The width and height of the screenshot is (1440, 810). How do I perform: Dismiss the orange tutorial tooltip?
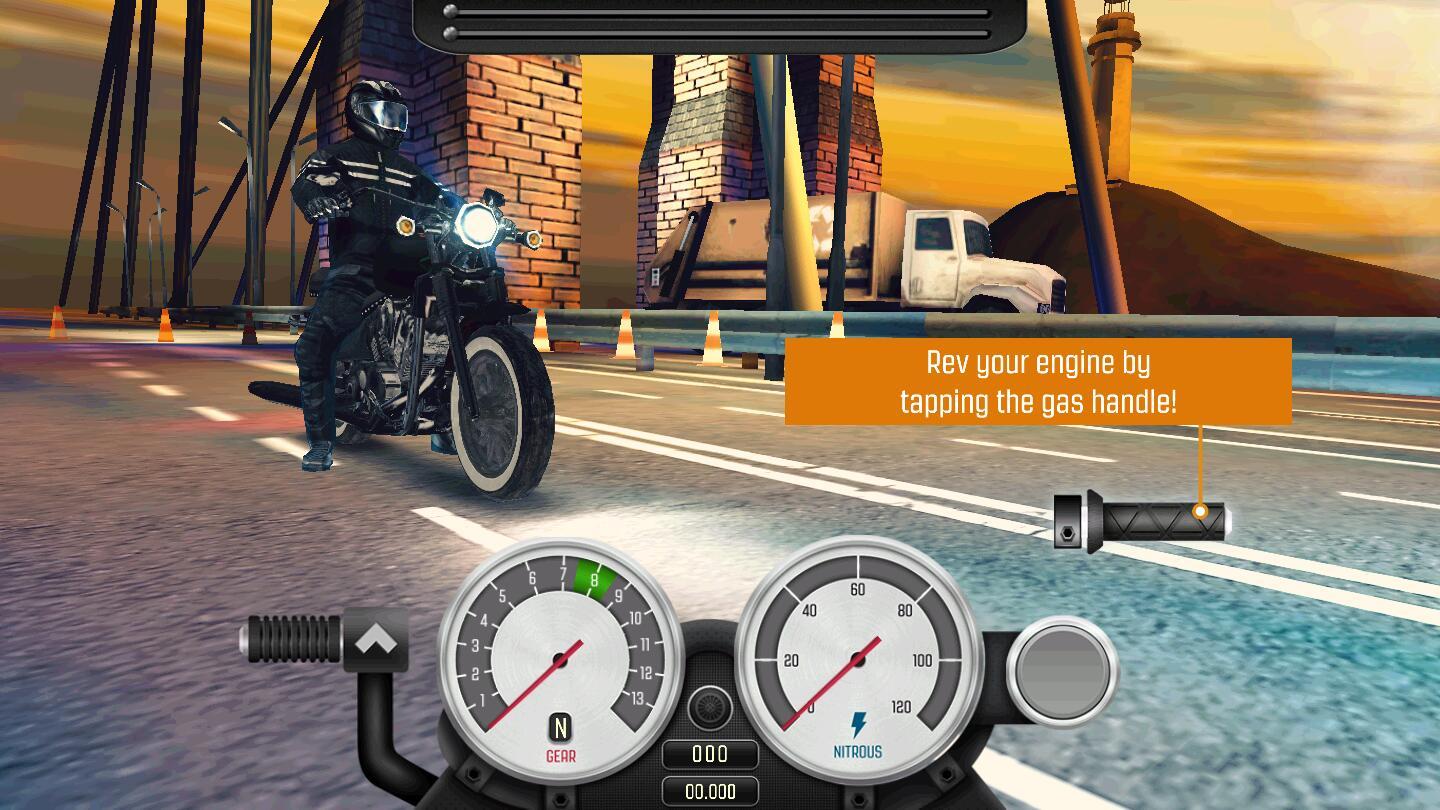coord(1040,382)
